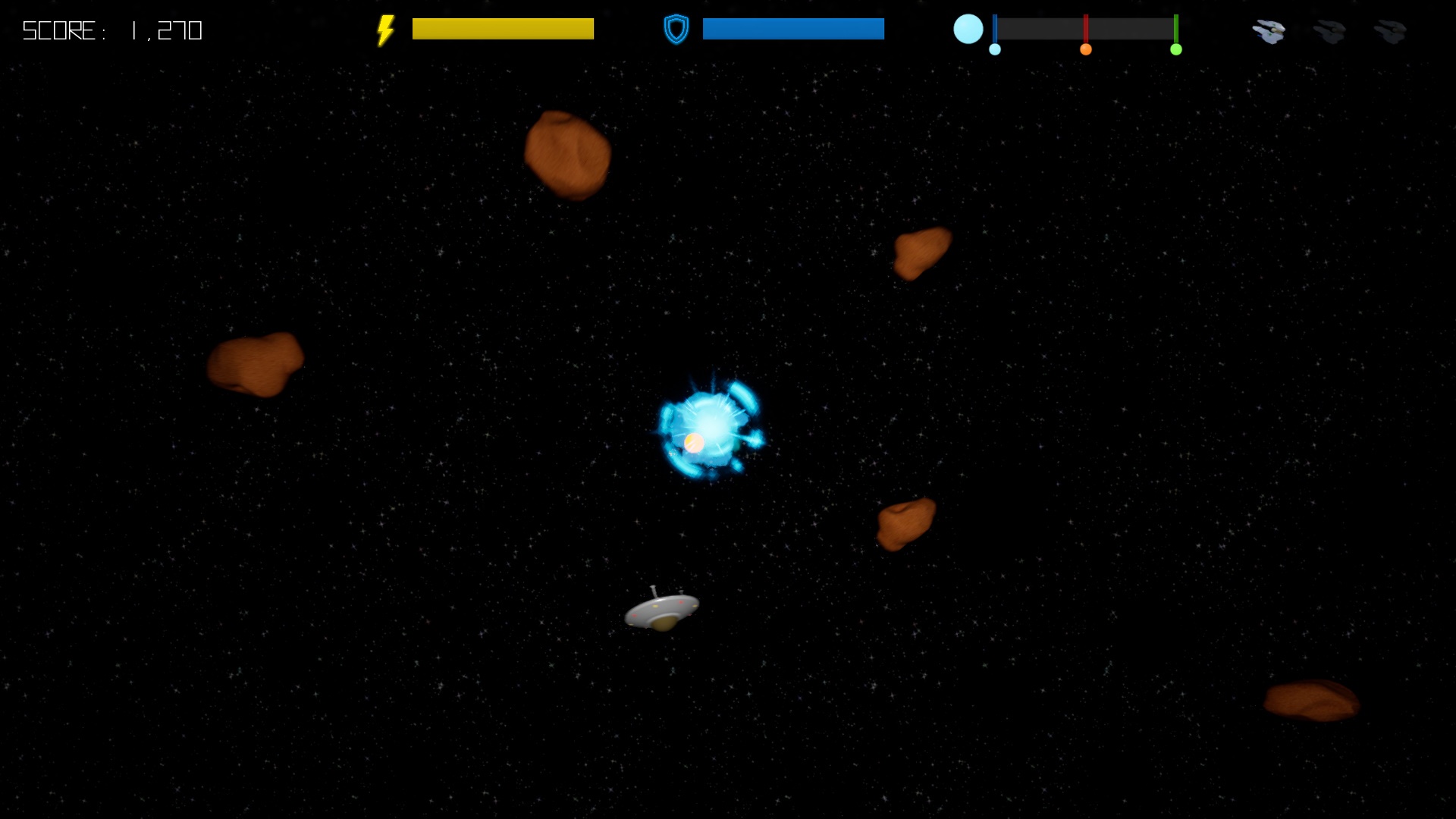1456x819 pixels.
Task: Select the cyan weapon orb indicator
Action: 968,29
